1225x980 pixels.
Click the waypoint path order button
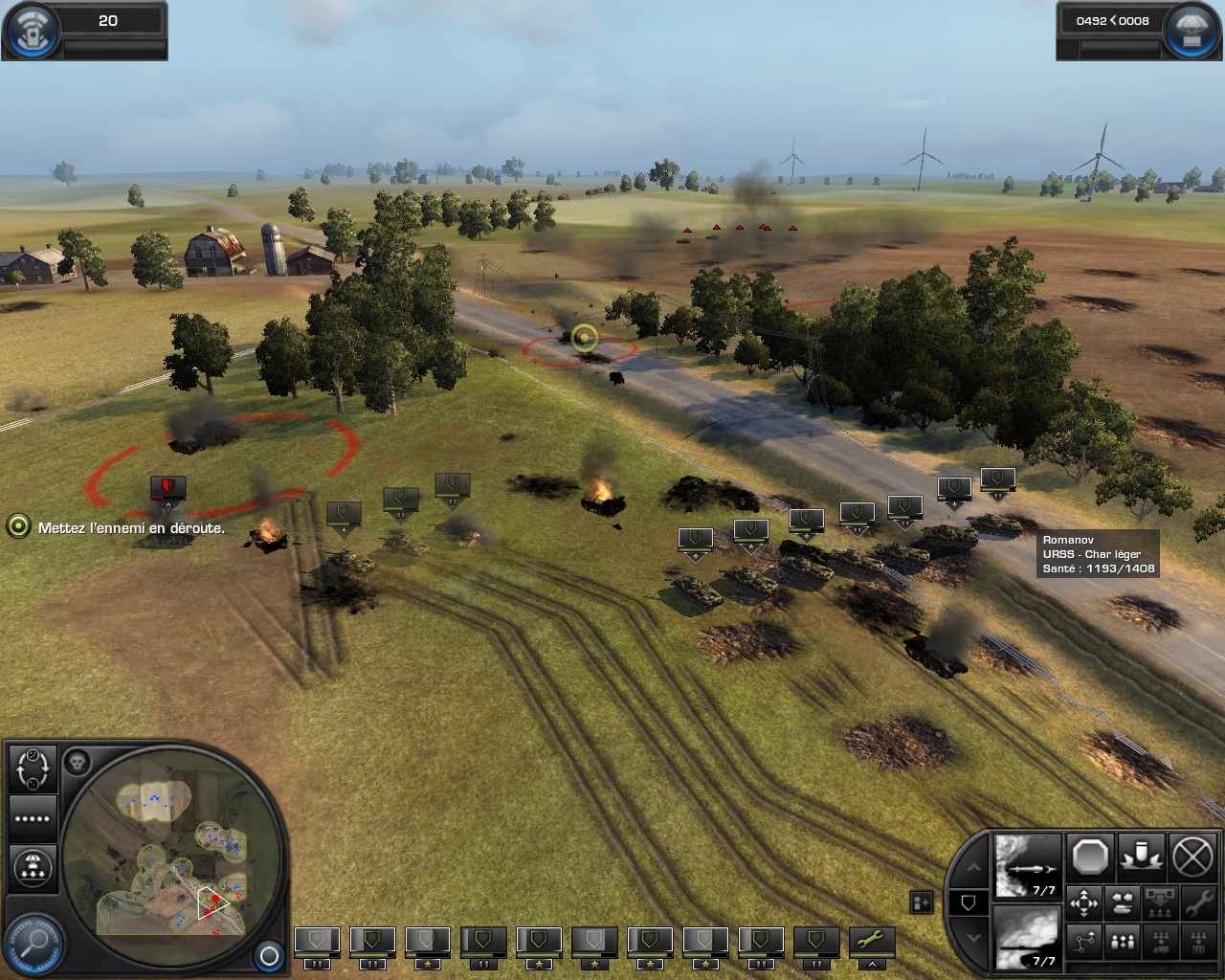tap(1084, 943)
